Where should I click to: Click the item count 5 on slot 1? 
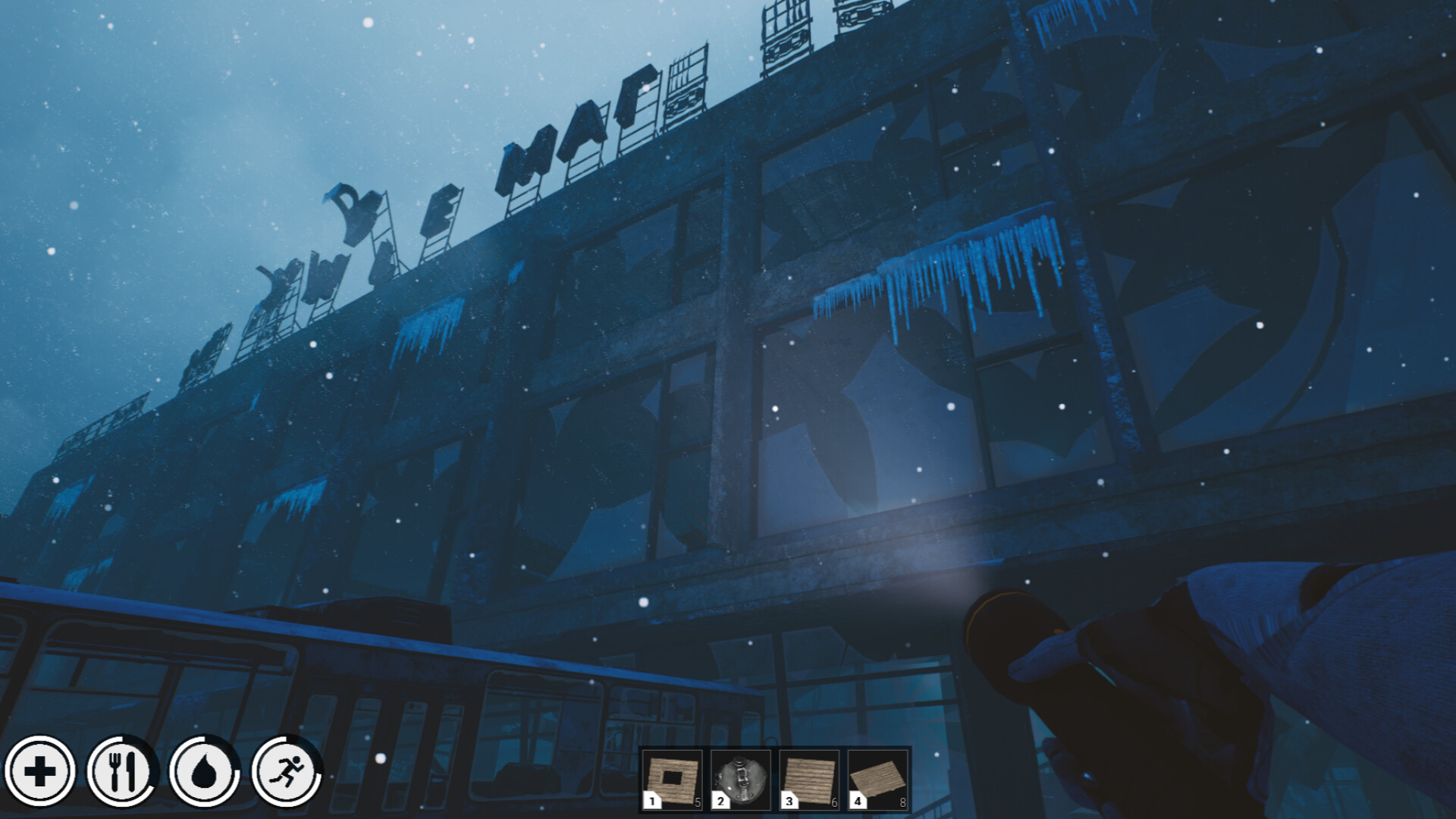coord(699,802)
